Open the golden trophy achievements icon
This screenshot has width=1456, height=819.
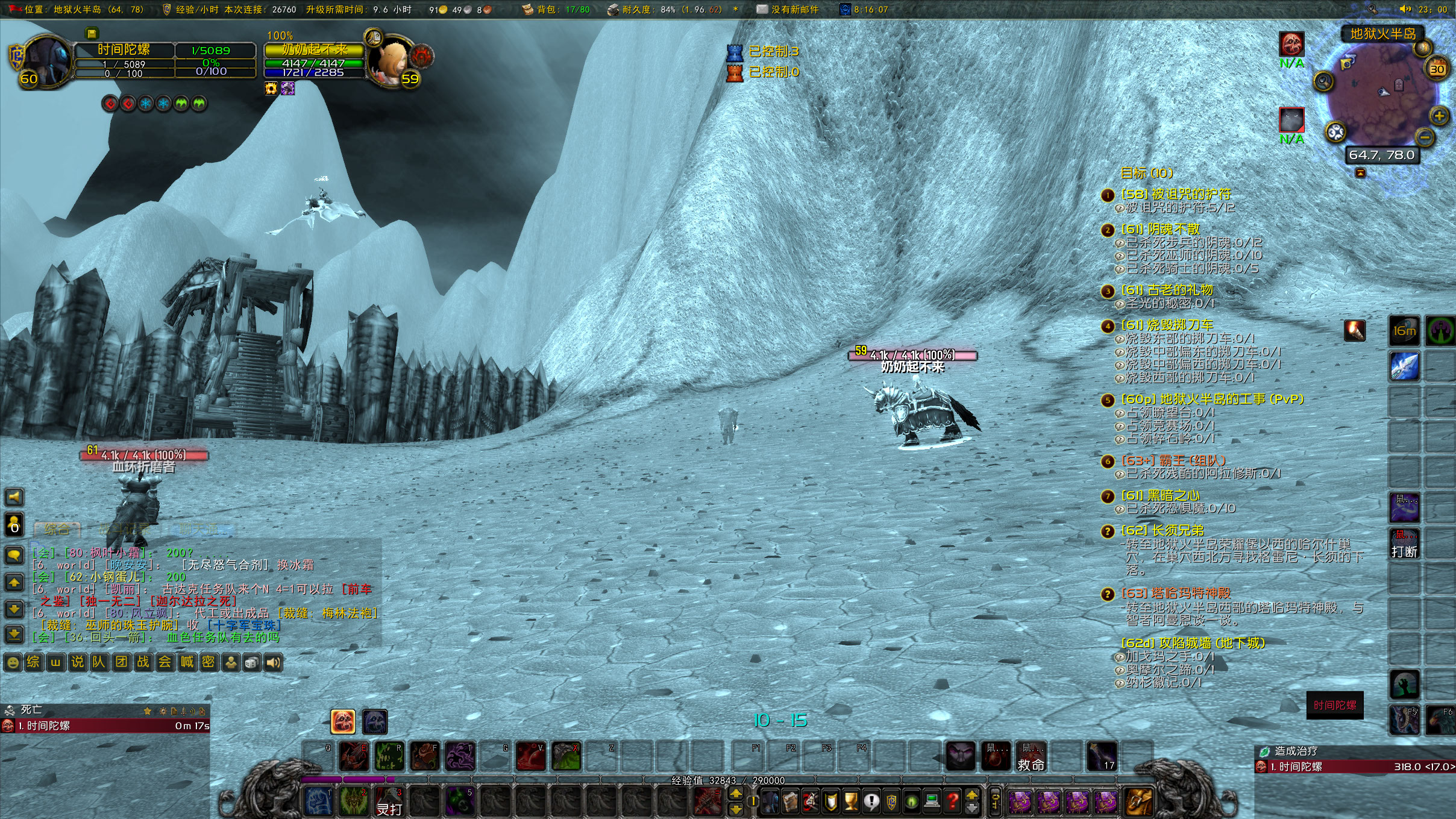850,800
